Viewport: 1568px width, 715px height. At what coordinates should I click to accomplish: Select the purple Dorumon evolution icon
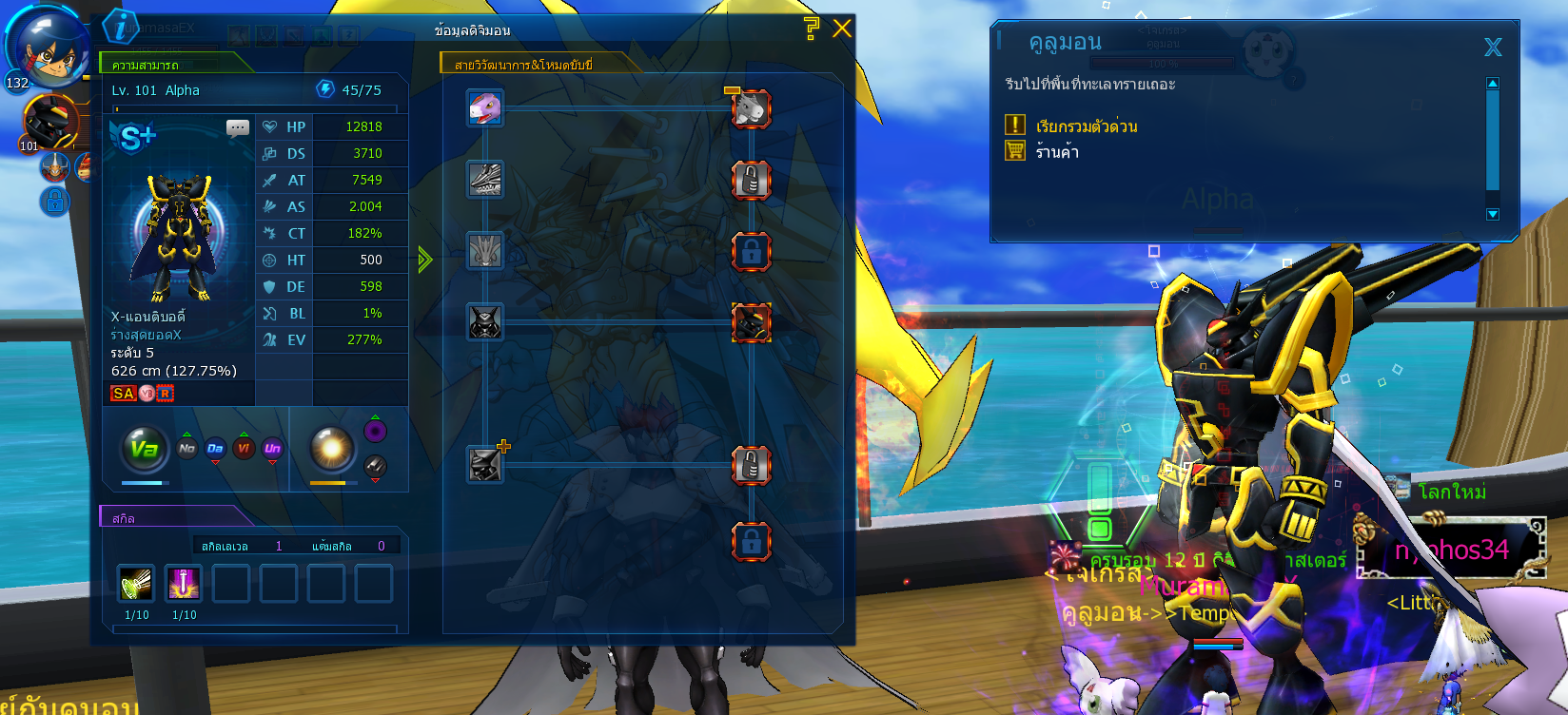tap(485, 107)
